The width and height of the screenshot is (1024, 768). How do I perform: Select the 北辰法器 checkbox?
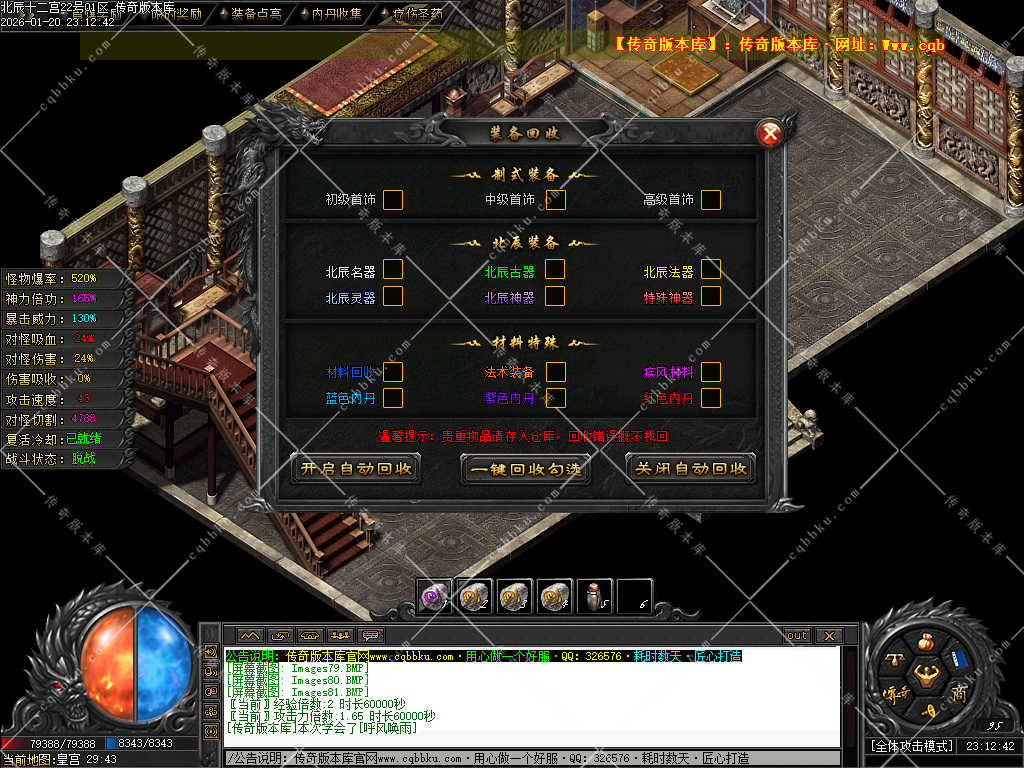(x=711, y=269)
